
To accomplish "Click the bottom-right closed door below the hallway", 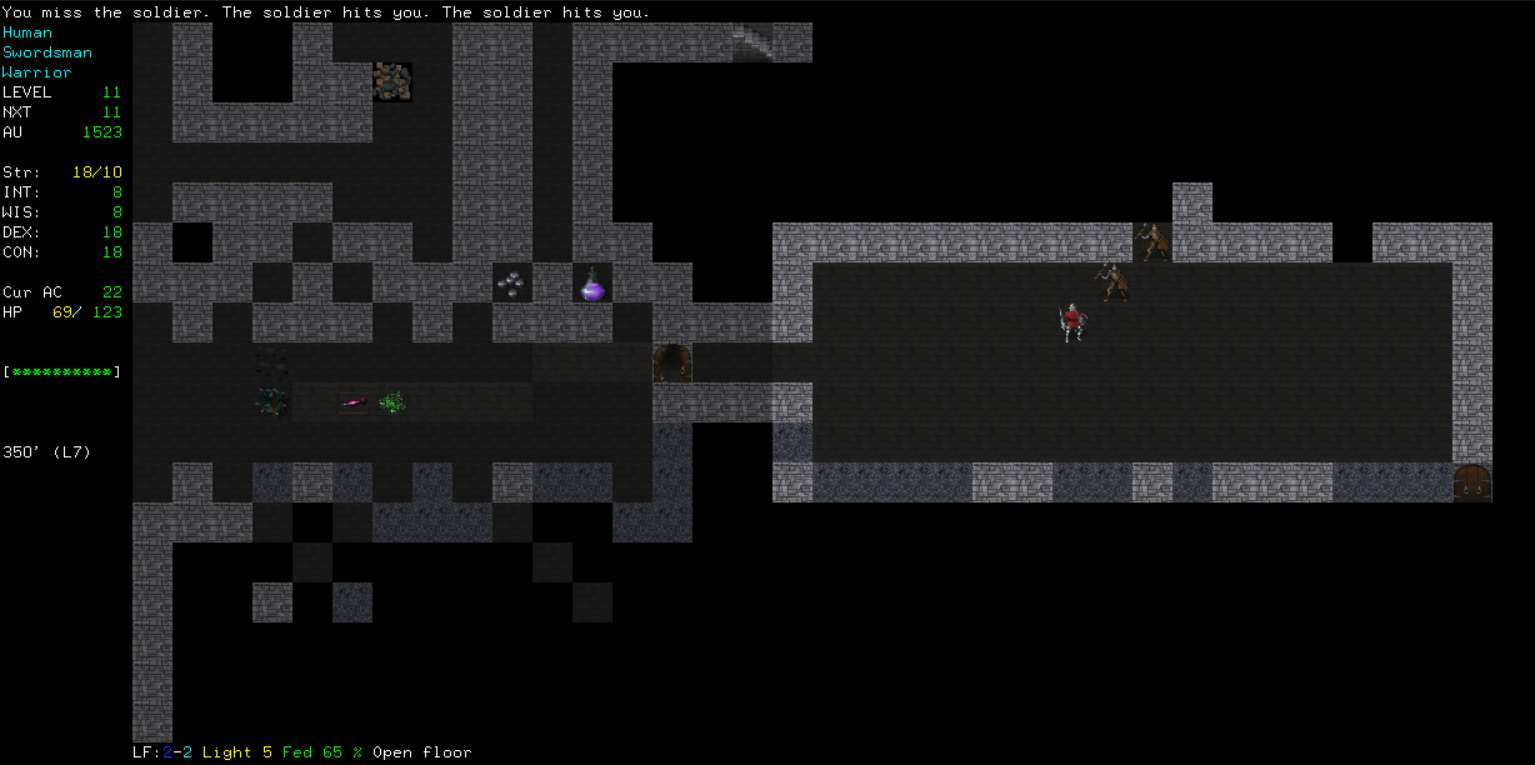I will (1475, 483).
